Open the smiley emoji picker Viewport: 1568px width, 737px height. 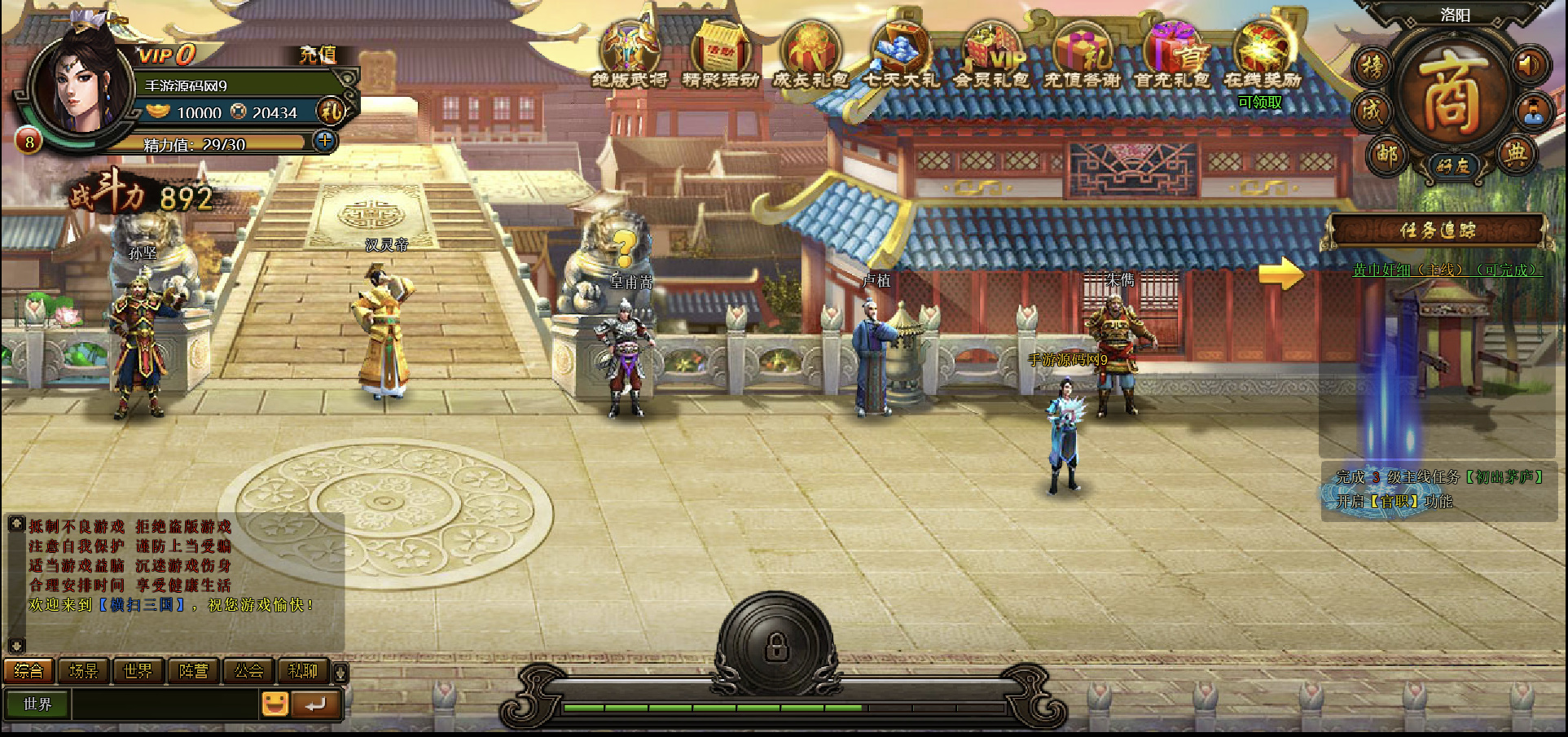point(275,704)
